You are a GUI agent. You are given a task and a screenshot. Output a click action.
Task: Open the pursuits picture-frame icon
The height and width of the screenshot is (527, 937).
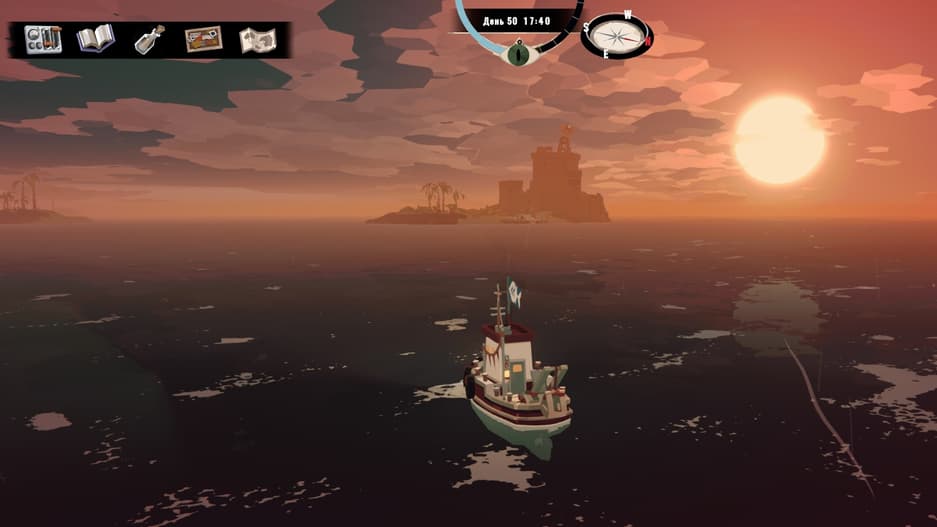[203, 40]
